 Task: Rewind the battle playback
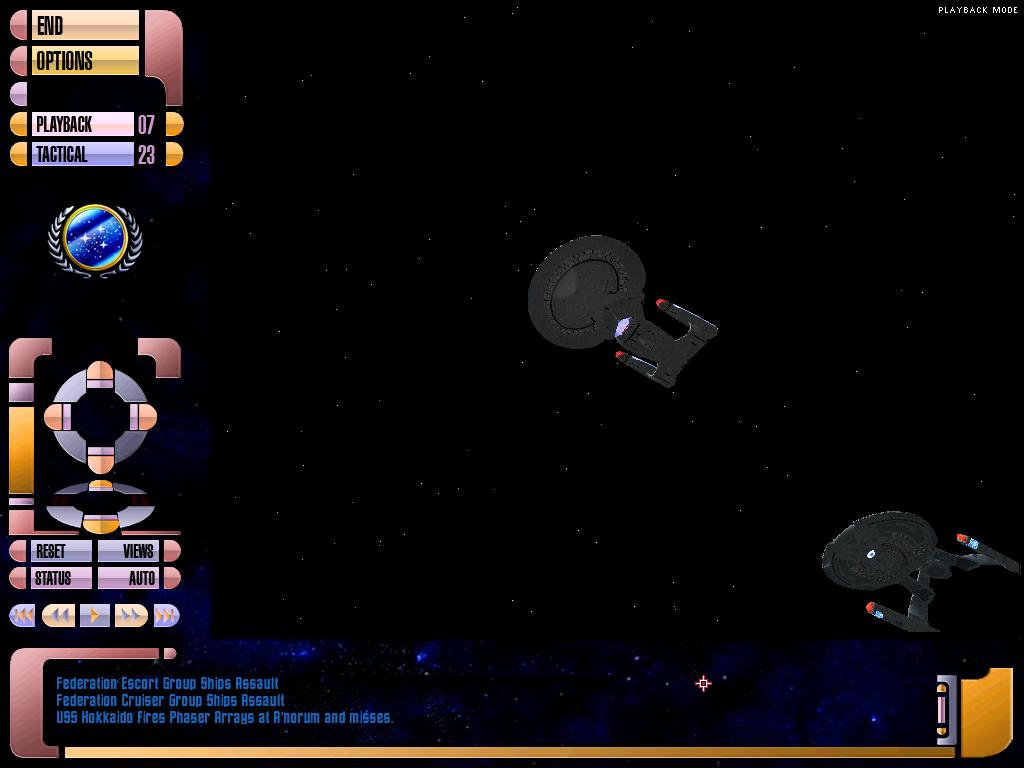pyautogui.click(x=58, y=616)
